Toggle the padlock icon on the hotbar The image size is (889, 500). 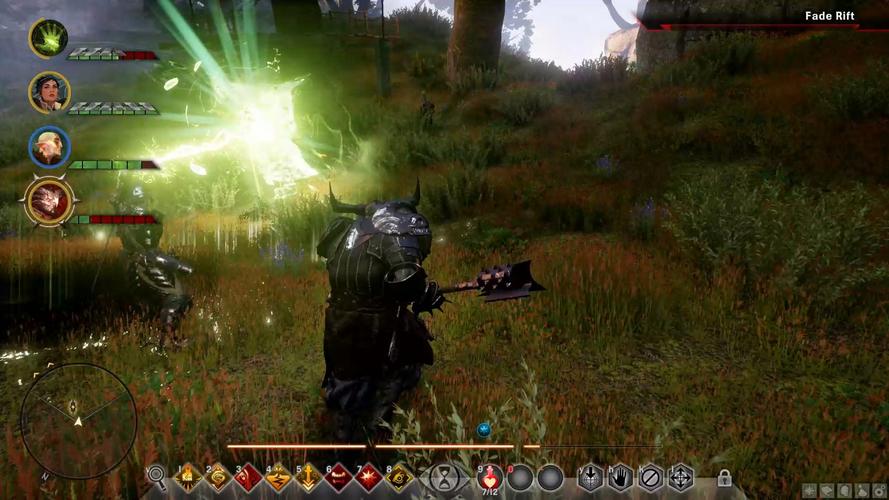(723, 478)
